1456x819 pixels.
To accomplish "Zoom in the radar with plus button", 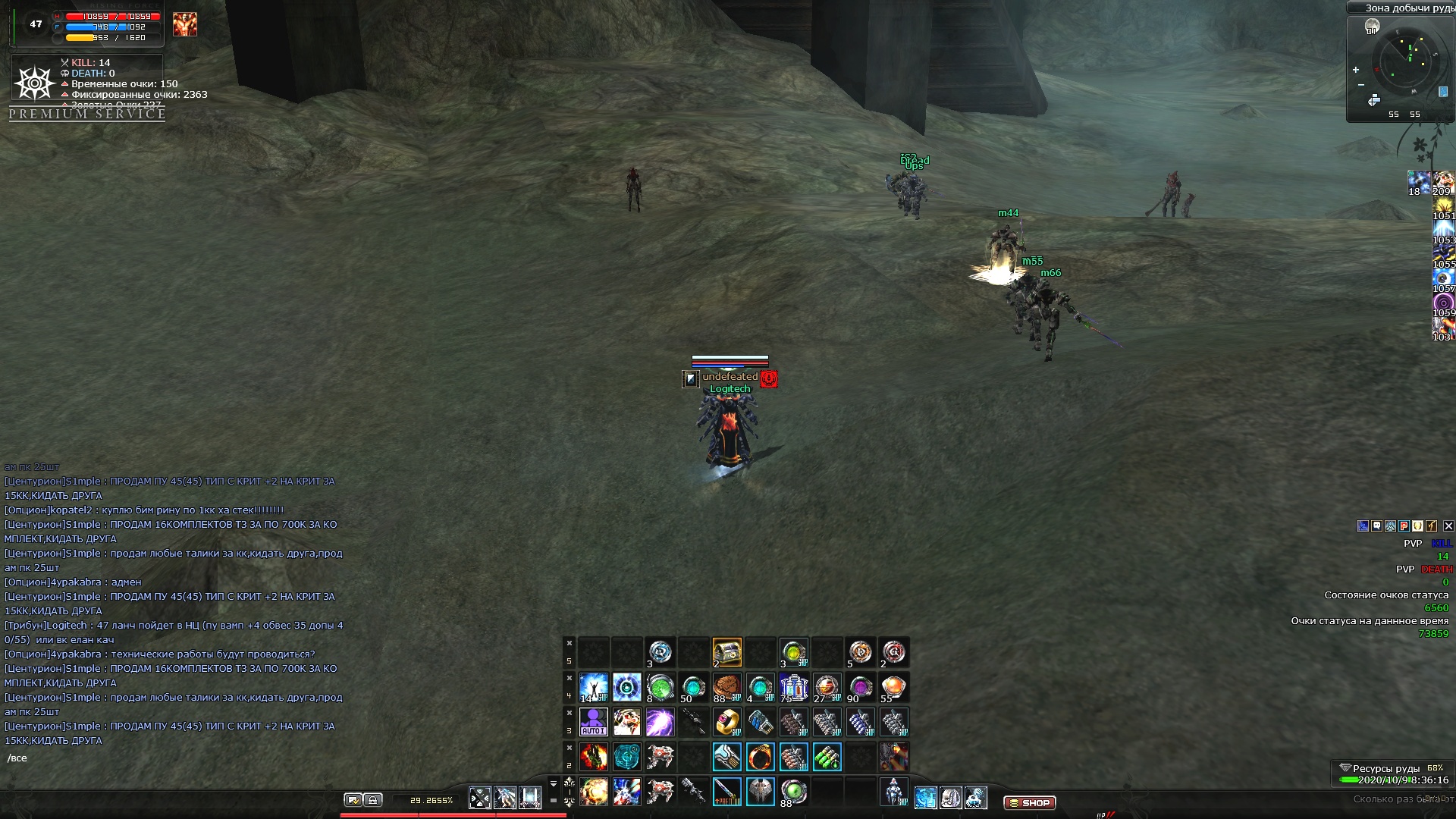I will point(1356,70).
